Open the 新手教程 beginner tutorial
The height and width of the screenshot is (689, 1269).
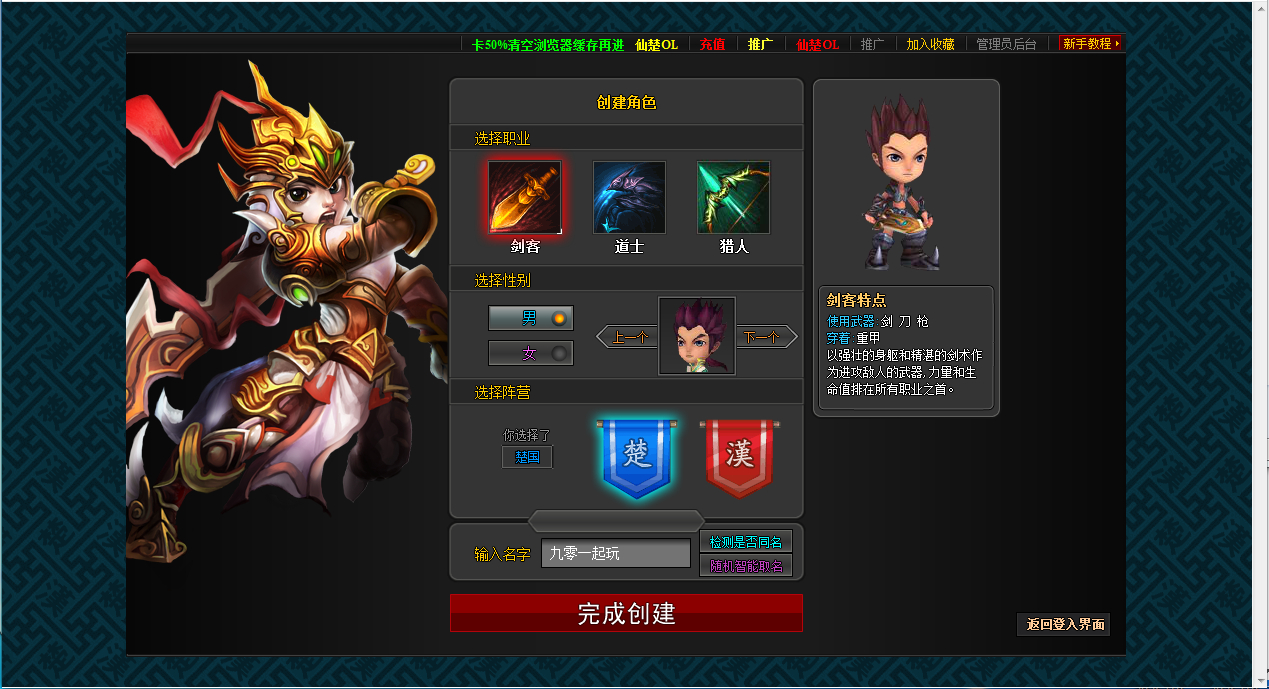coord(1088,44)
